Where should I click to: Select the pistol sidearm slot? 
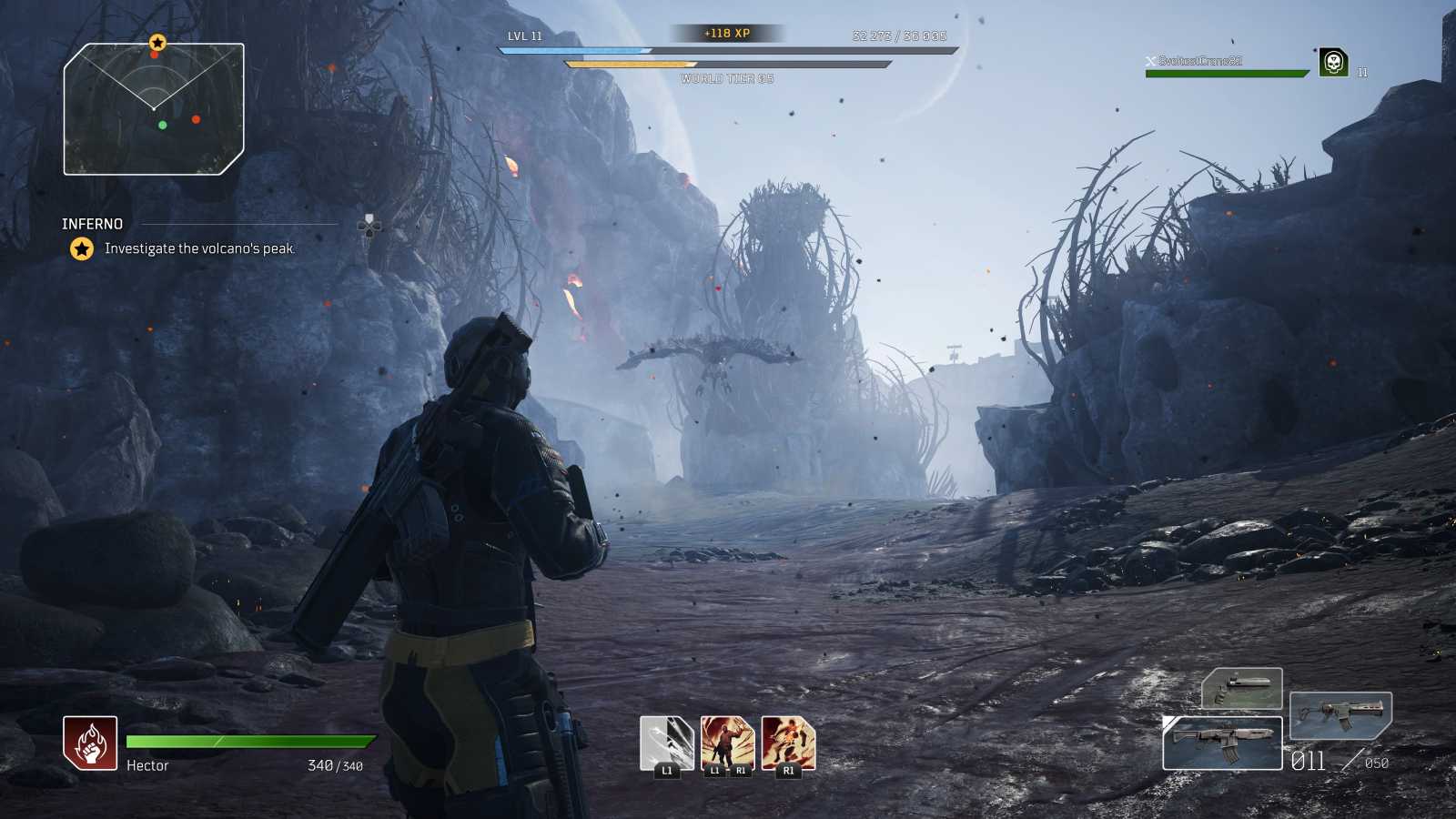[x=1242, y=688]
